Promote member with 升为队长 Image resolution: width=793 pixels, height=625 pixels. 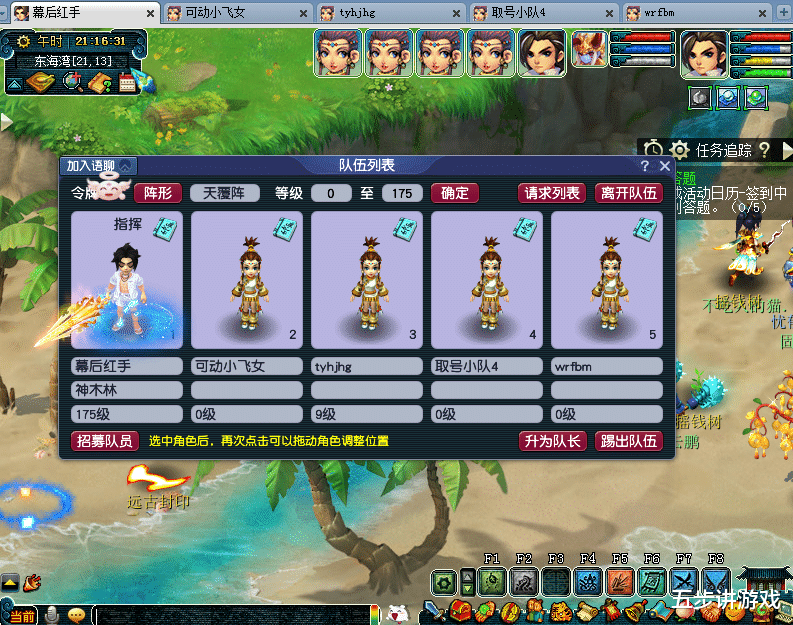[551, 441]
